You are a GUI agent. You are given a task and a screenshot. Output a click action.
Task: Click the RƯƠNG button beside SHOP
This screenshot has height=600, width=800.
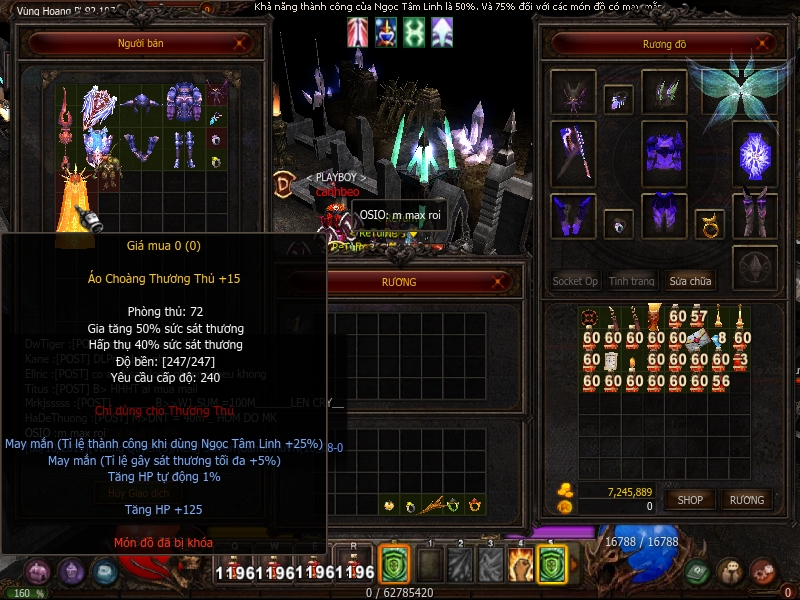(746, 500)
